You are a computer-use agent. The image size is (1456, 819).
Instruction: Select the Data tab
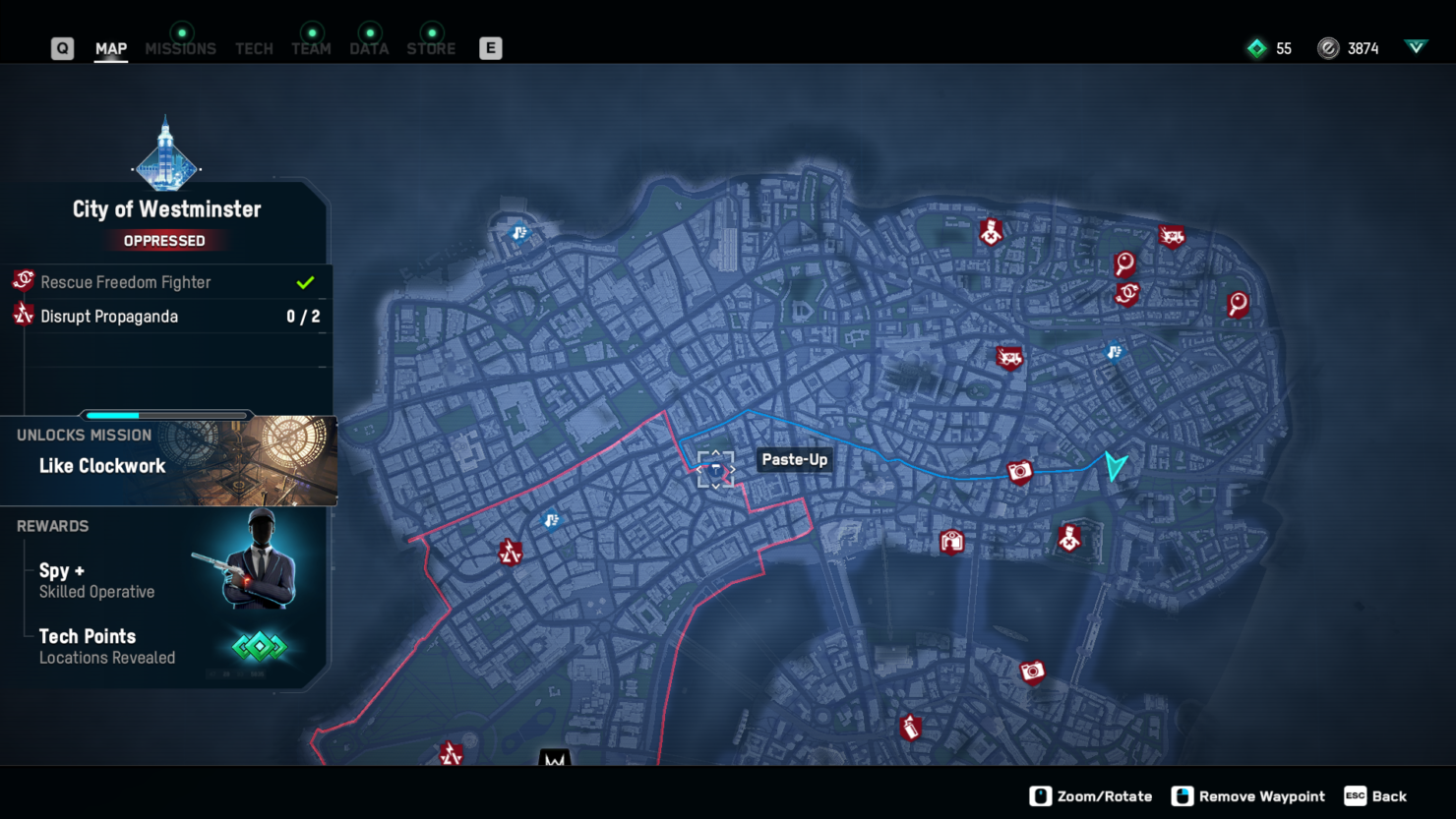[369, 48]
